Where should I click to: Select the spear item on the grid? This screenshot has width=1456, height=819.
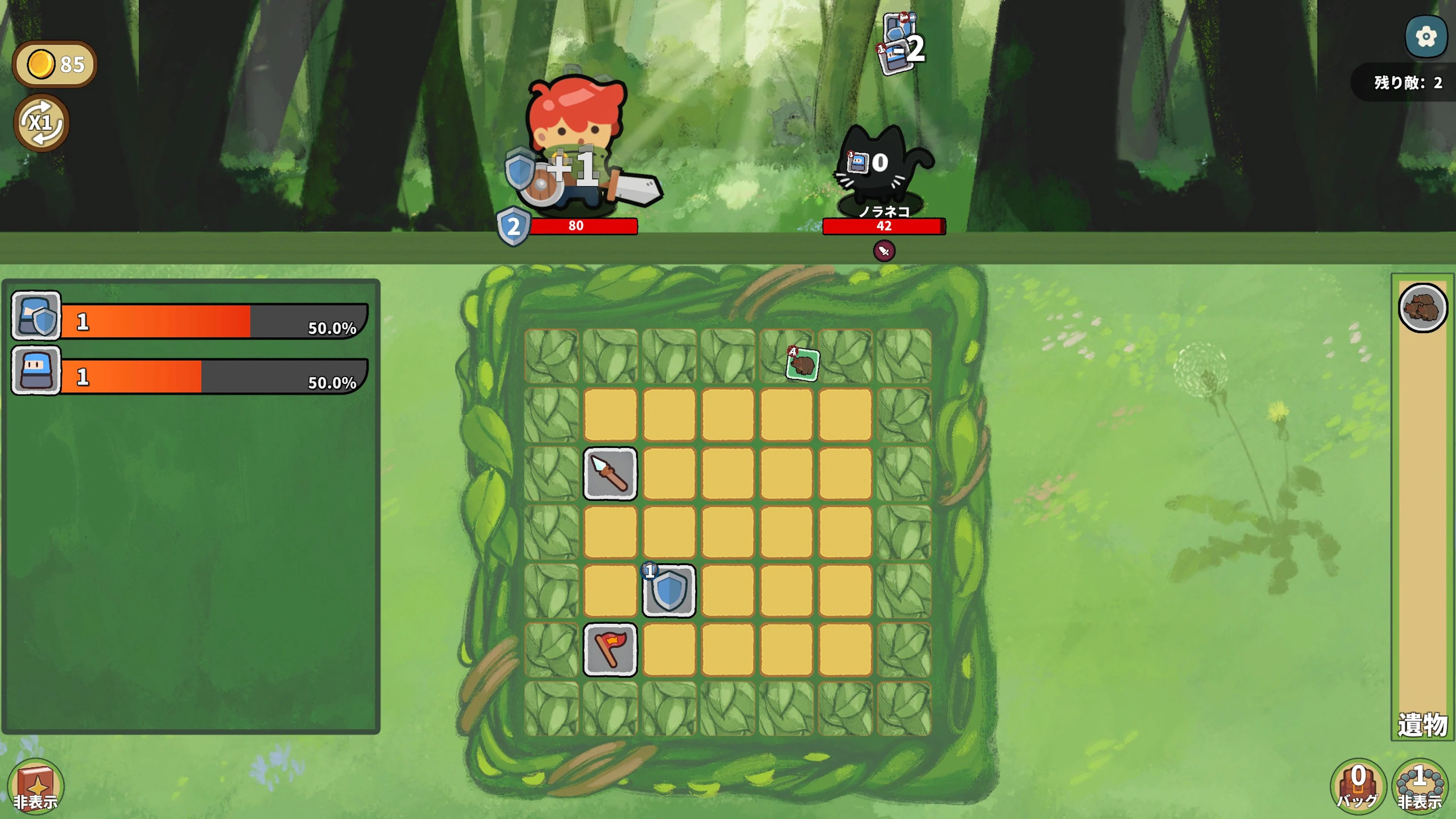tap(610, 474)
